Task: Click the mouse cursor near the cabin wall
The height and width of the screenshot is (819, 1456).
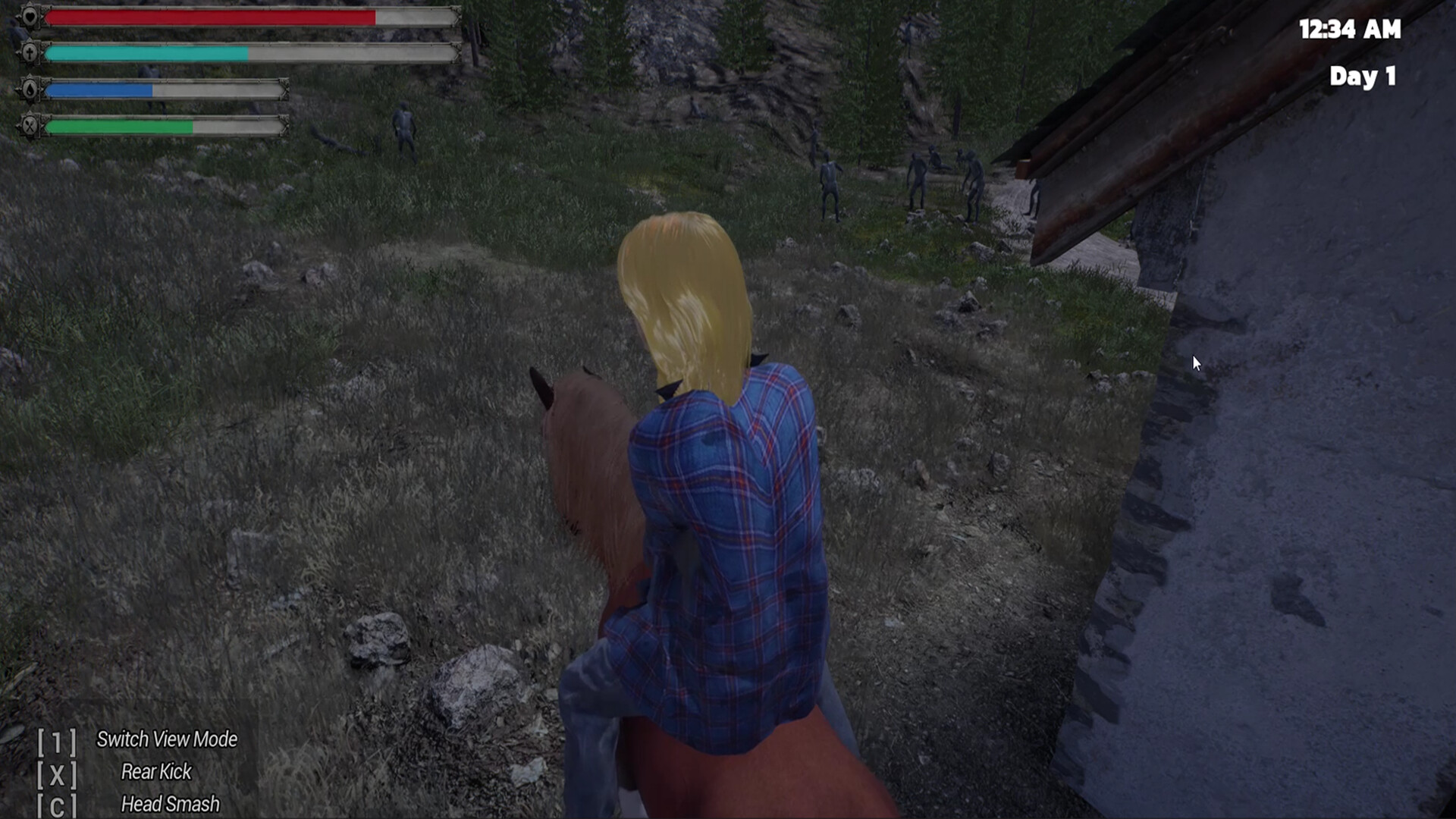Action: (x=1196, y=363)
